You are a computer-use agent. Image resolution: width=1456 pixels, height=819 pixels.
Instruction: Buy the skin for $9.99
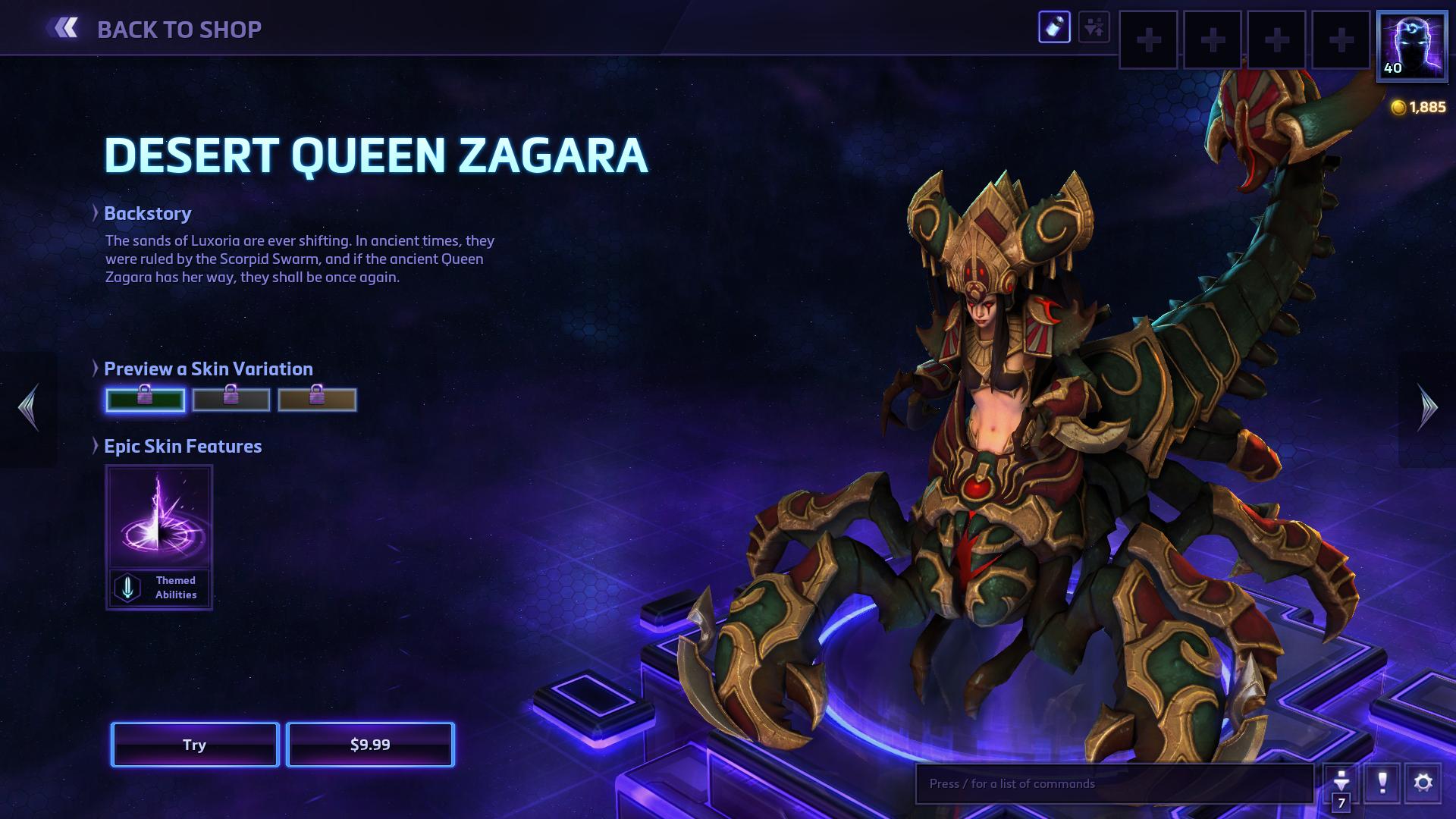370,745
